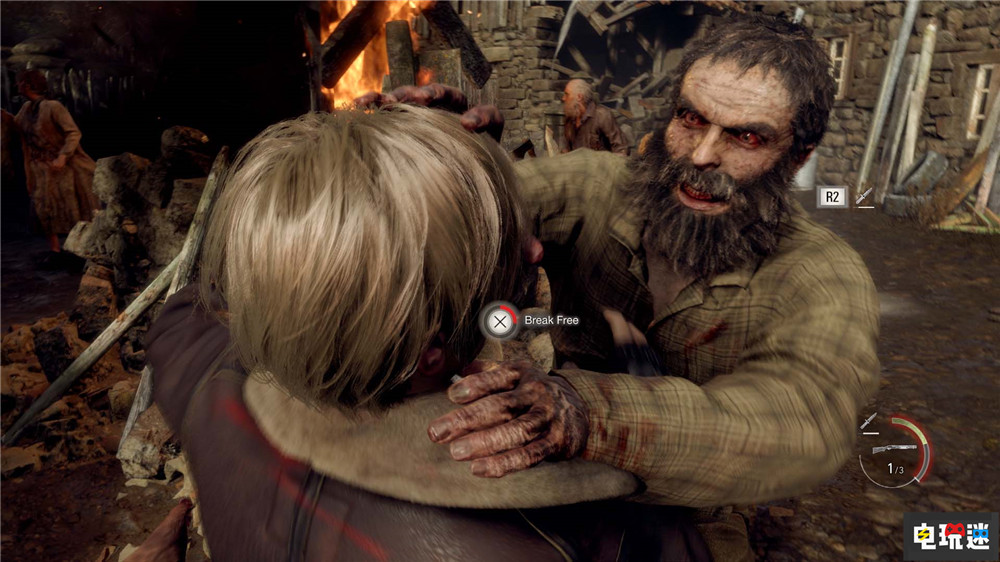Select the shotgun weapon icon
Image resolution: width=1000 pixels, height=562 pixels.
[x=894, y=449]
